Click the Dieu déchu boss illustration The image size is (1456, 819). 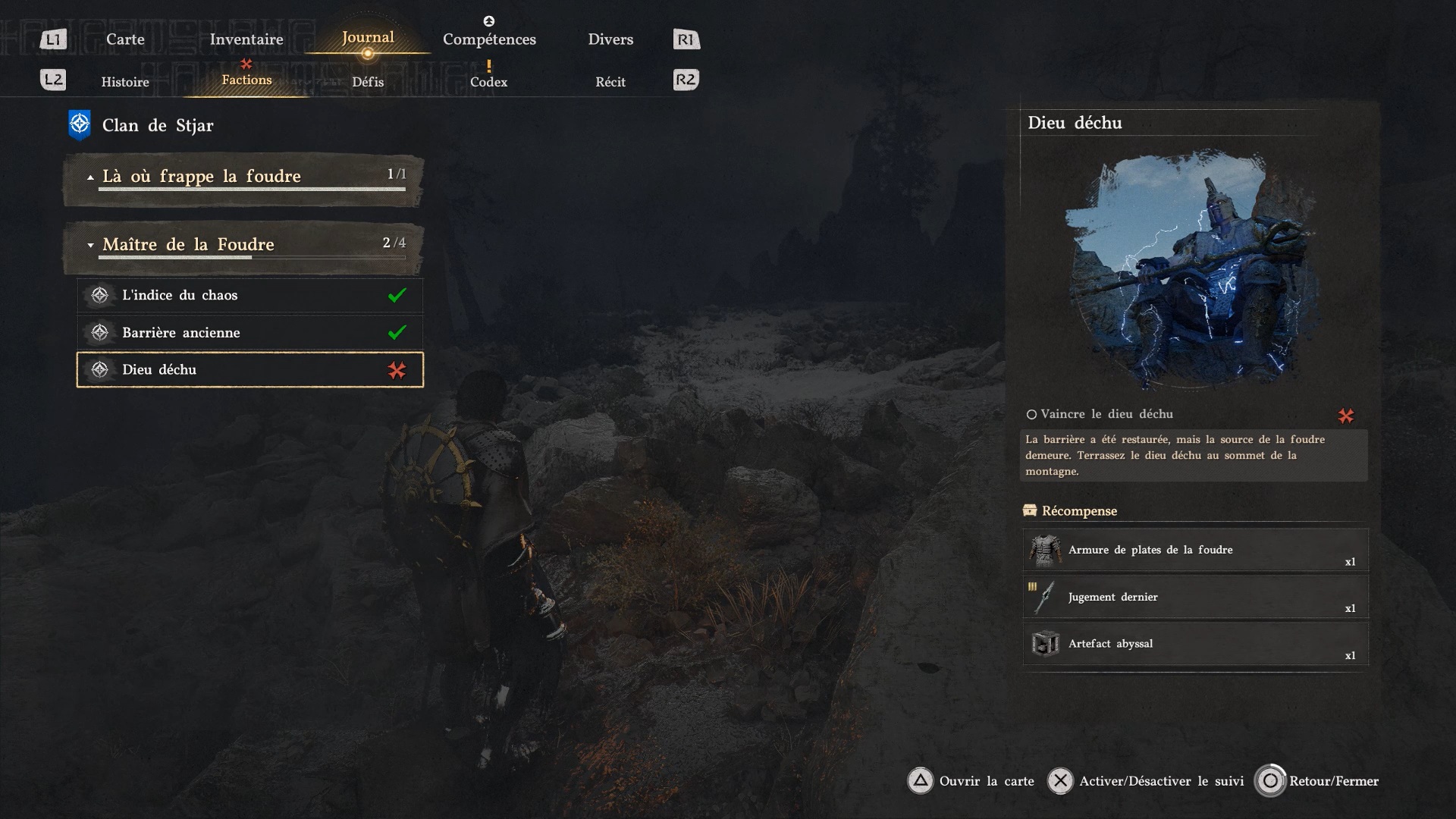(1193, 269)
